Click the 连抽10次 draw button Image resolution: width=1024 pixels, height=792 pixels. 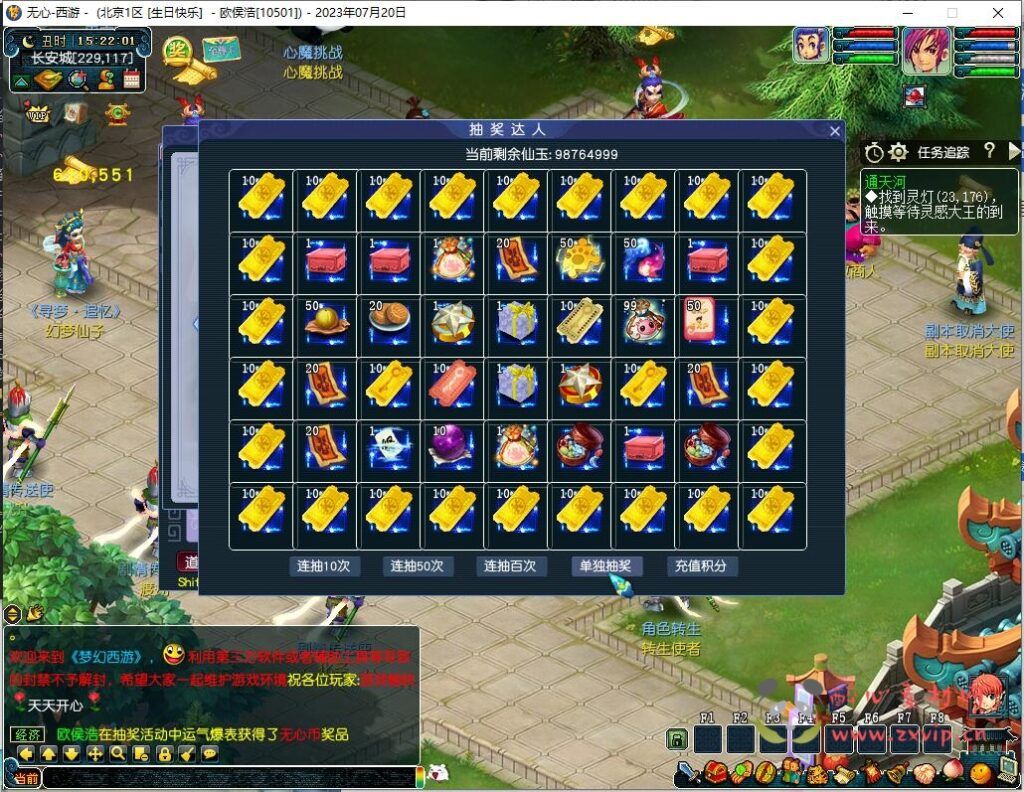pyautogui.click(x=323, y=566)
